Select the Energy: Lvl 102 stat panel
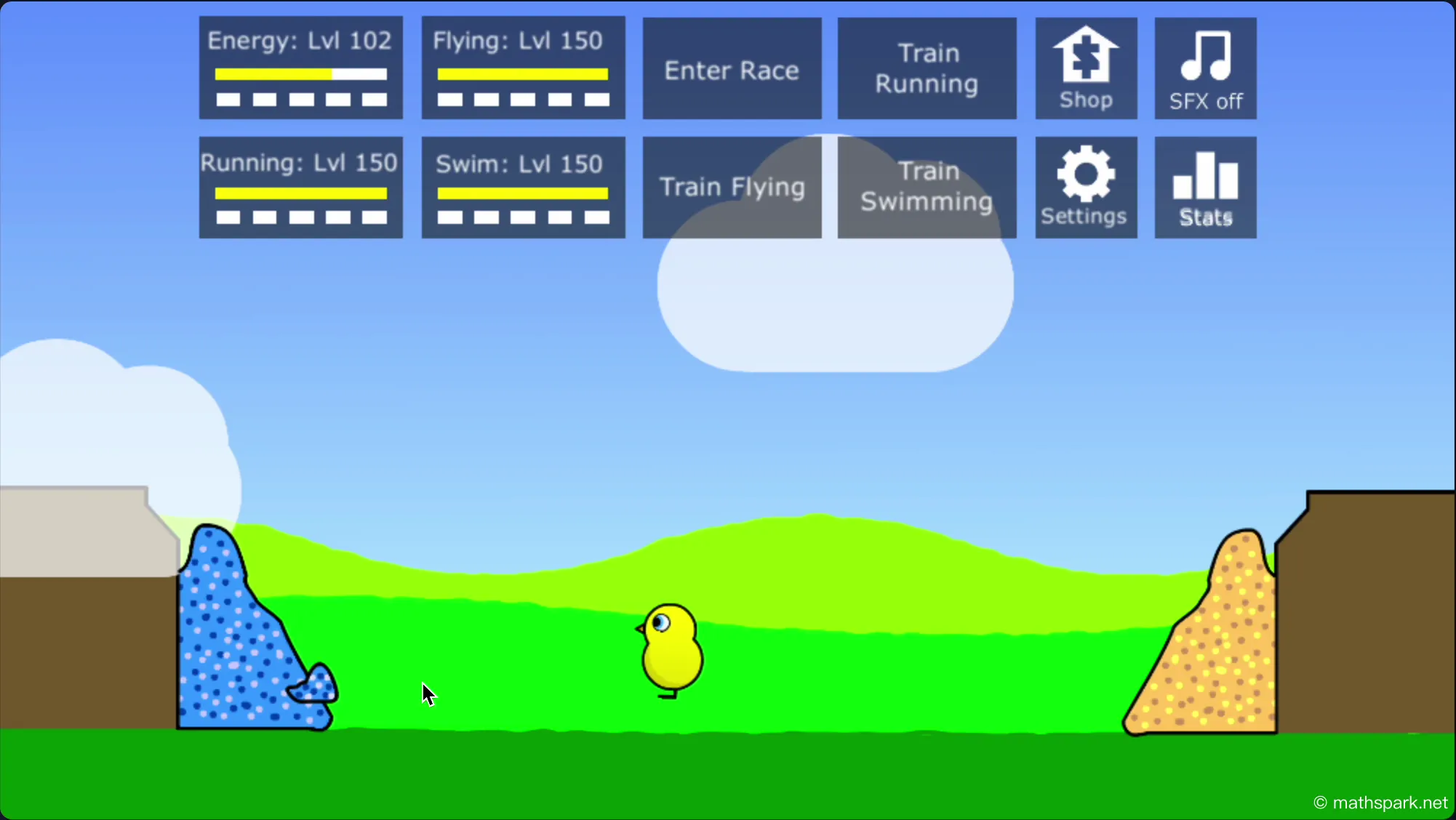The image size is (1456, 820). pyautogui.click(x=300, y=68)
